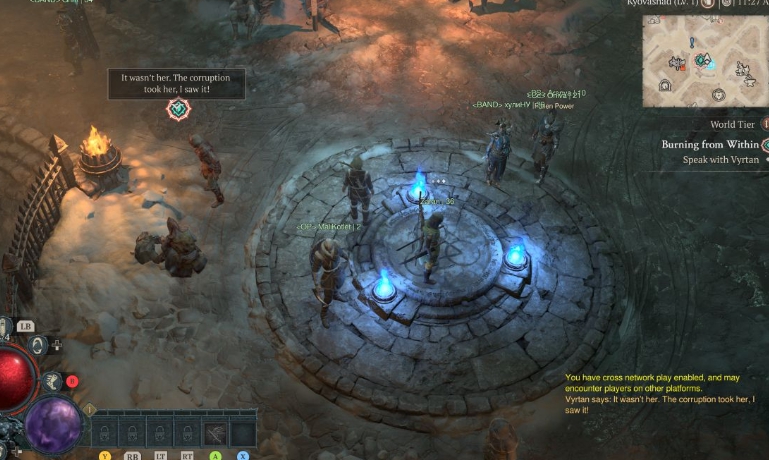The width and height of the screenshot is (769, 460).
Task: Select the Burning from Within quest tracker
Action: (708, 144)
